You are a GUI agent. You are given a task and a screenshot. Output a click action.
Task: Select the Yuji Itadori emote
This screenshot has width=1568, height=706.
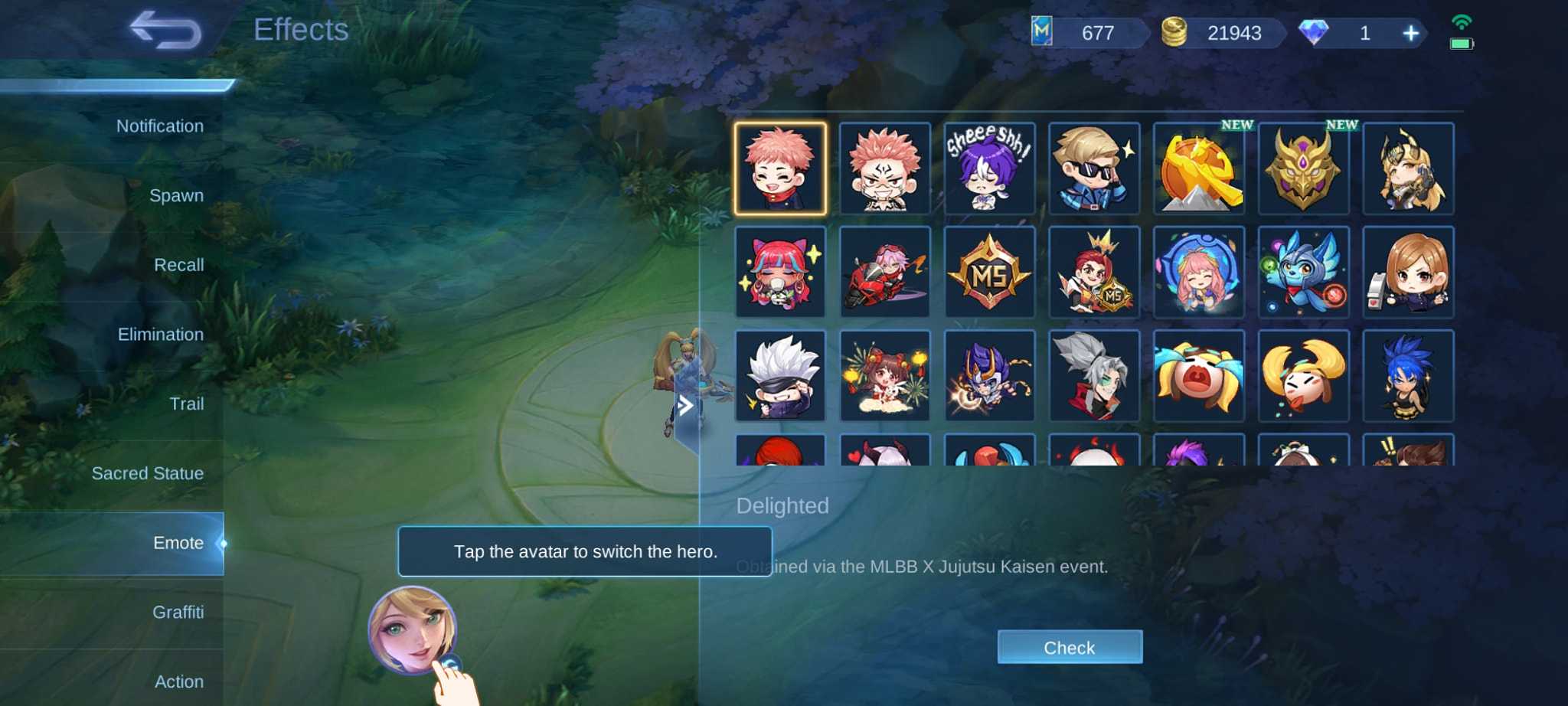(781, 168)
